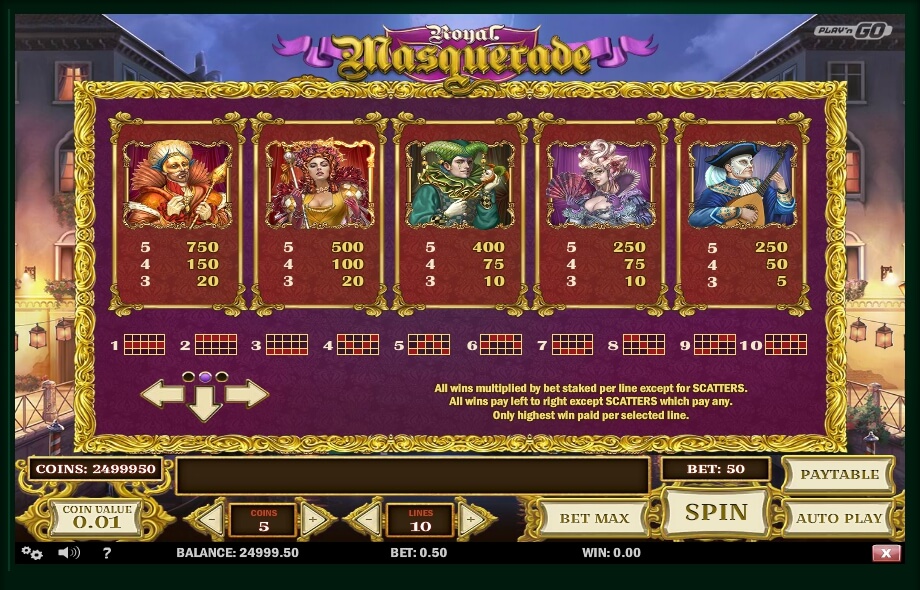Image resolution: width=920 pixels, height=590 pixels.
Task: Close the game with the red X
Action: tap(886, 553)
